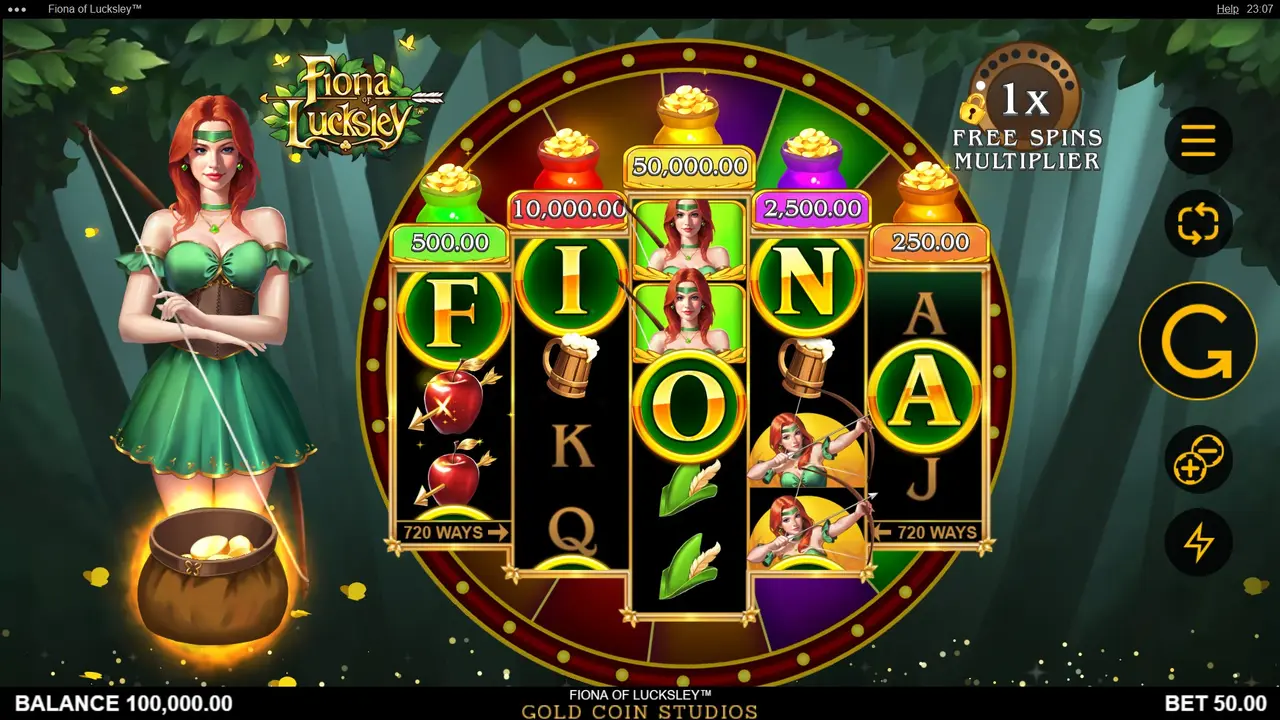This screenshot has width=1280, height=720.
Task: Open the hamburger menu on the right
Action: (x=1197, y=140)
